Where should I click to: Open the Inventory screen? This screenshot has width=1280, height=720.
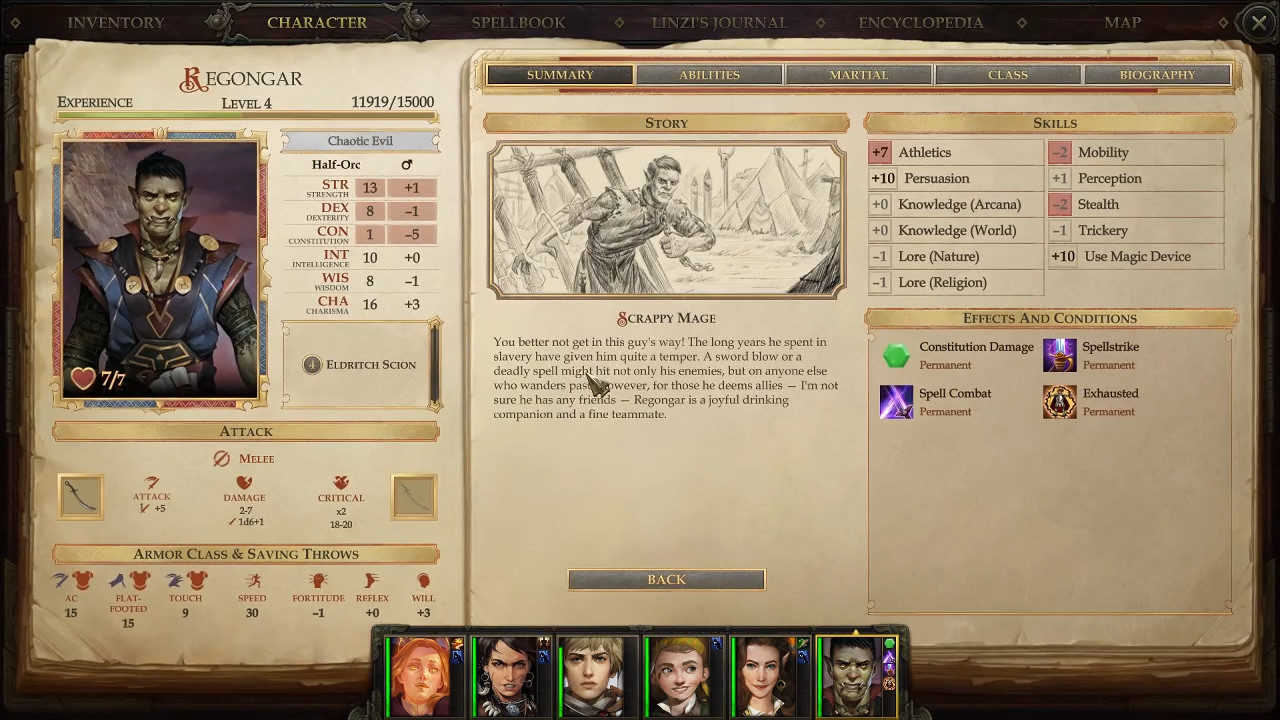[x=116, y=22]
